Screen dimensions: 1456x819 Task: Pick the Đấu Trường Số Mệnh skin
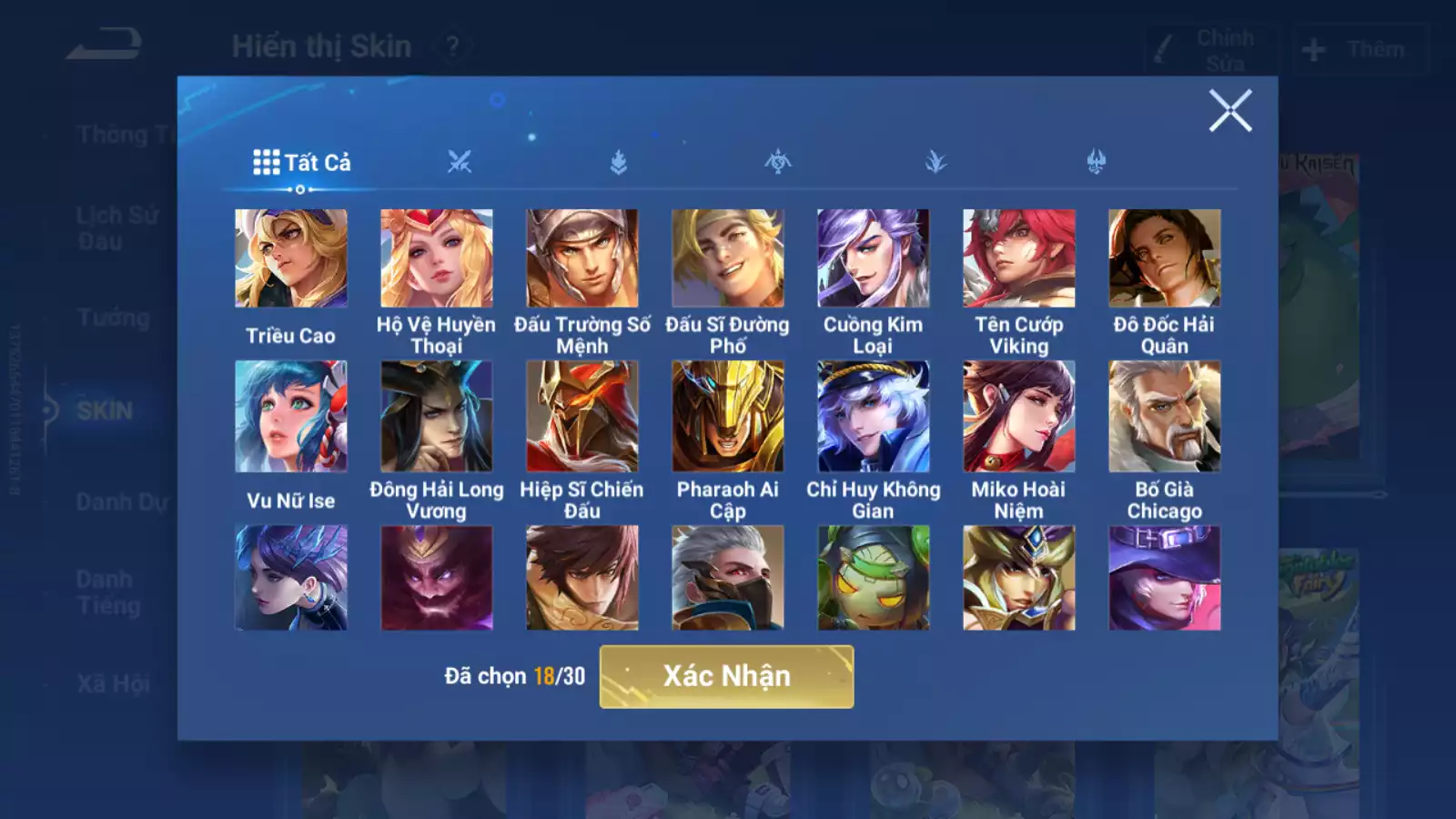click(582, 258)
